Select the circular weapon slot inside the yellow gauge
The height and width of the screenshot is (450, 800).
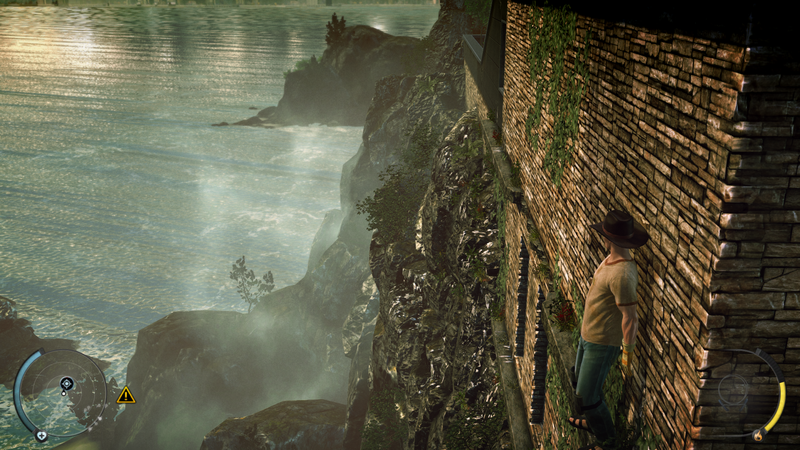pos(735,391)
